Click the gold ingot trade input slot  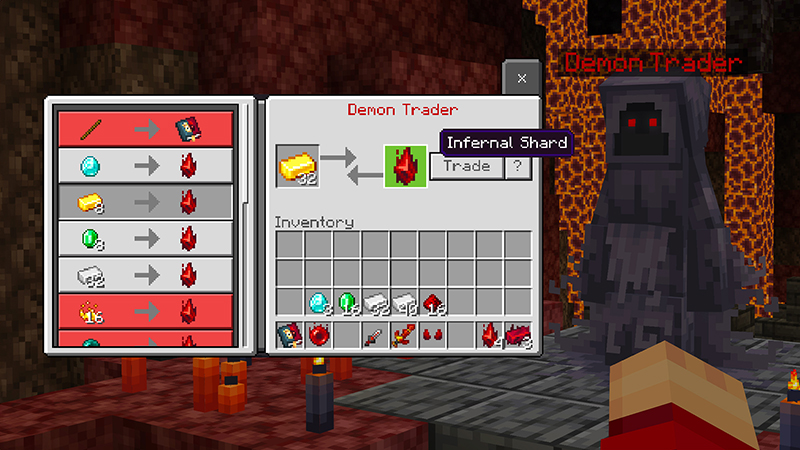298,166
